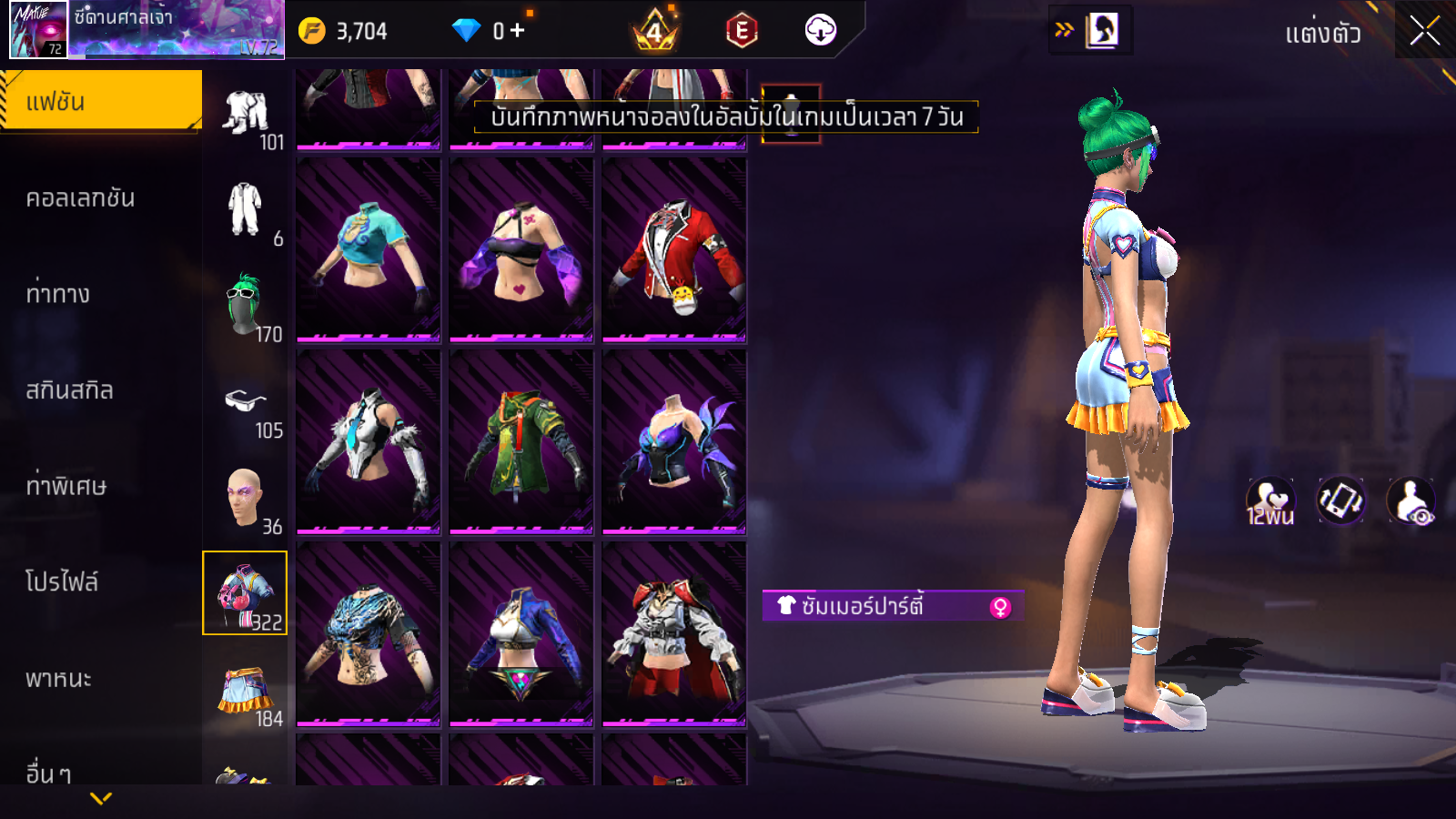Select the skirt bottoms category (184)
The height and width of the screenshot is (819, 1456).
pos(245,693)
